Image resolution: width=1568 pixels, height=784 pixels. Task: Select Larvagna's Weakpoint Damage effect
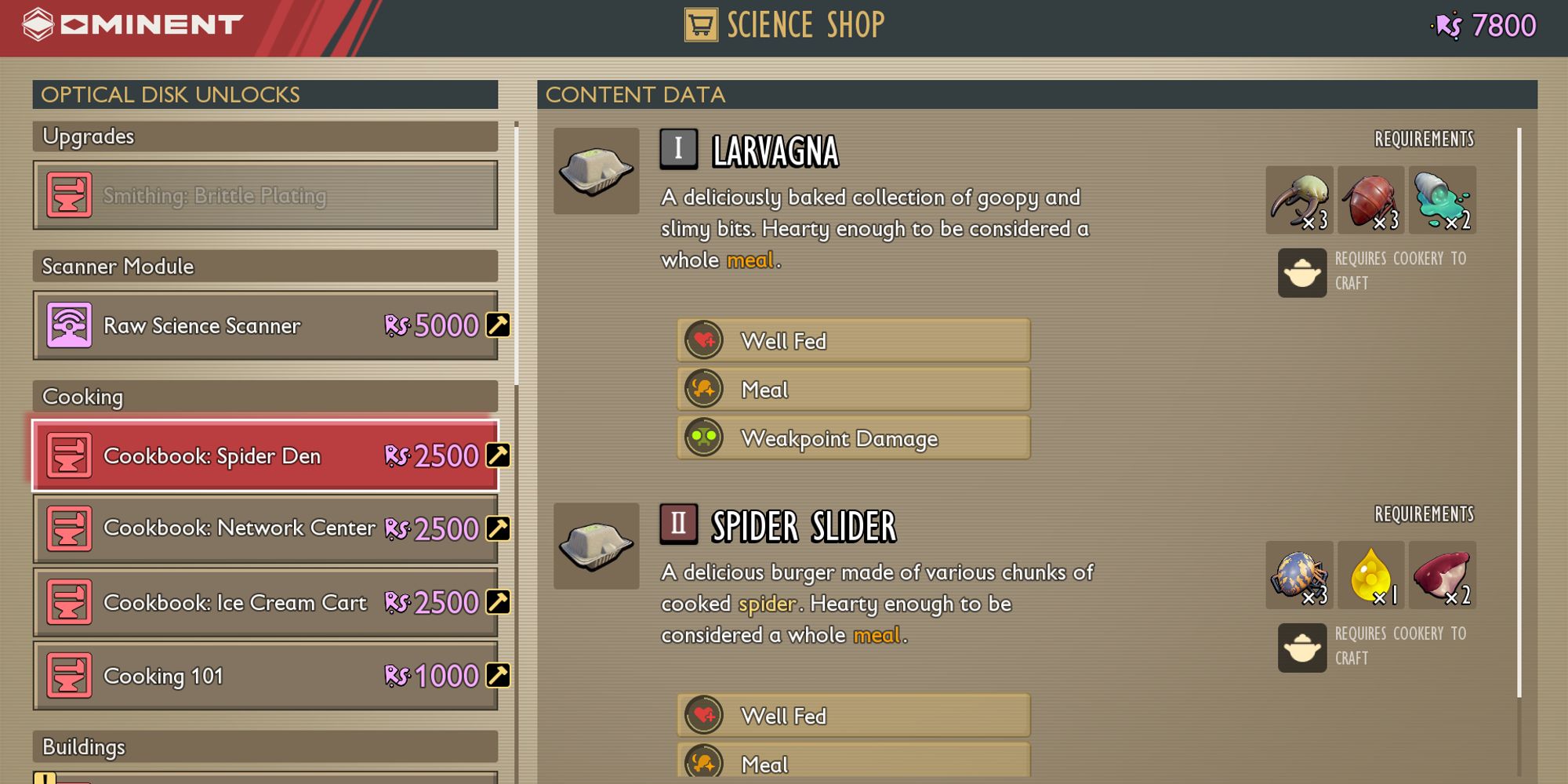pyautogui.click(x=853, y=438)
